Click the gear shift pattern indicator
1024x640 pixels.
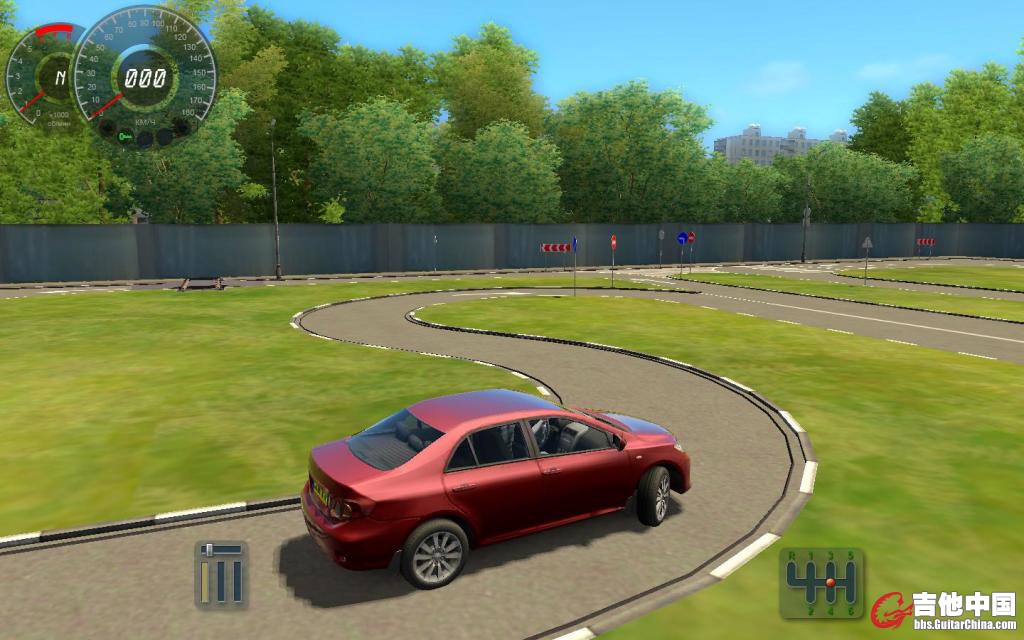pyautogui.click(x=821, y=582)
